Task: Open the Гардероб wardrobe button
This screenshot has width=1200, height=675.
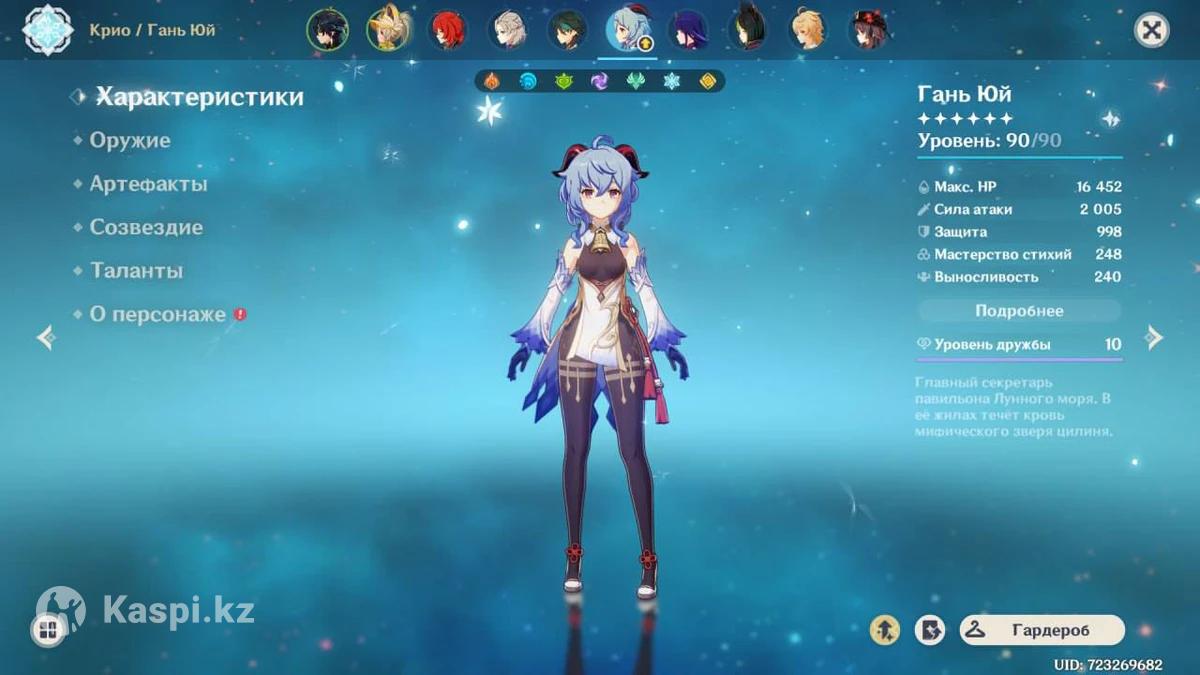Action: 1042,630
